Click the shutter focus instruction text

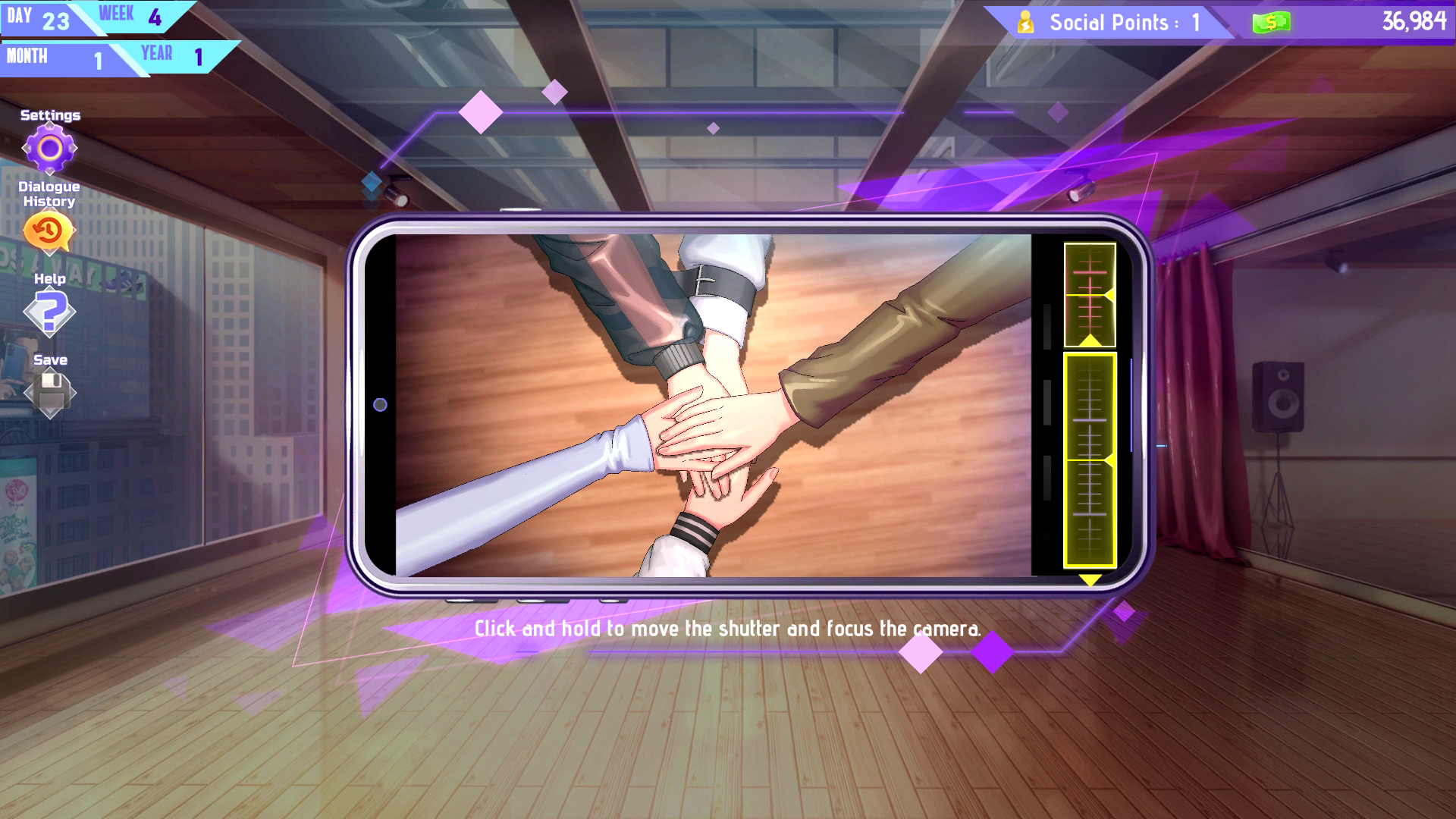click(726, 627)
